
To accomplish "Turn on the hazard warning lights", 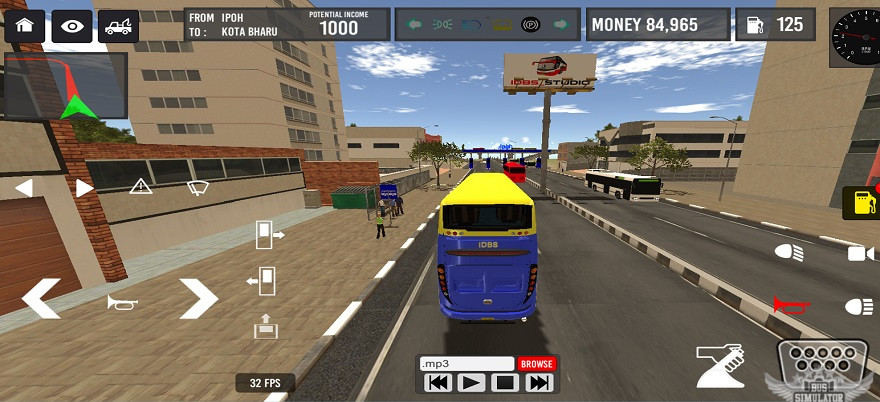I will pyautogui.click(x=141, y=186).
